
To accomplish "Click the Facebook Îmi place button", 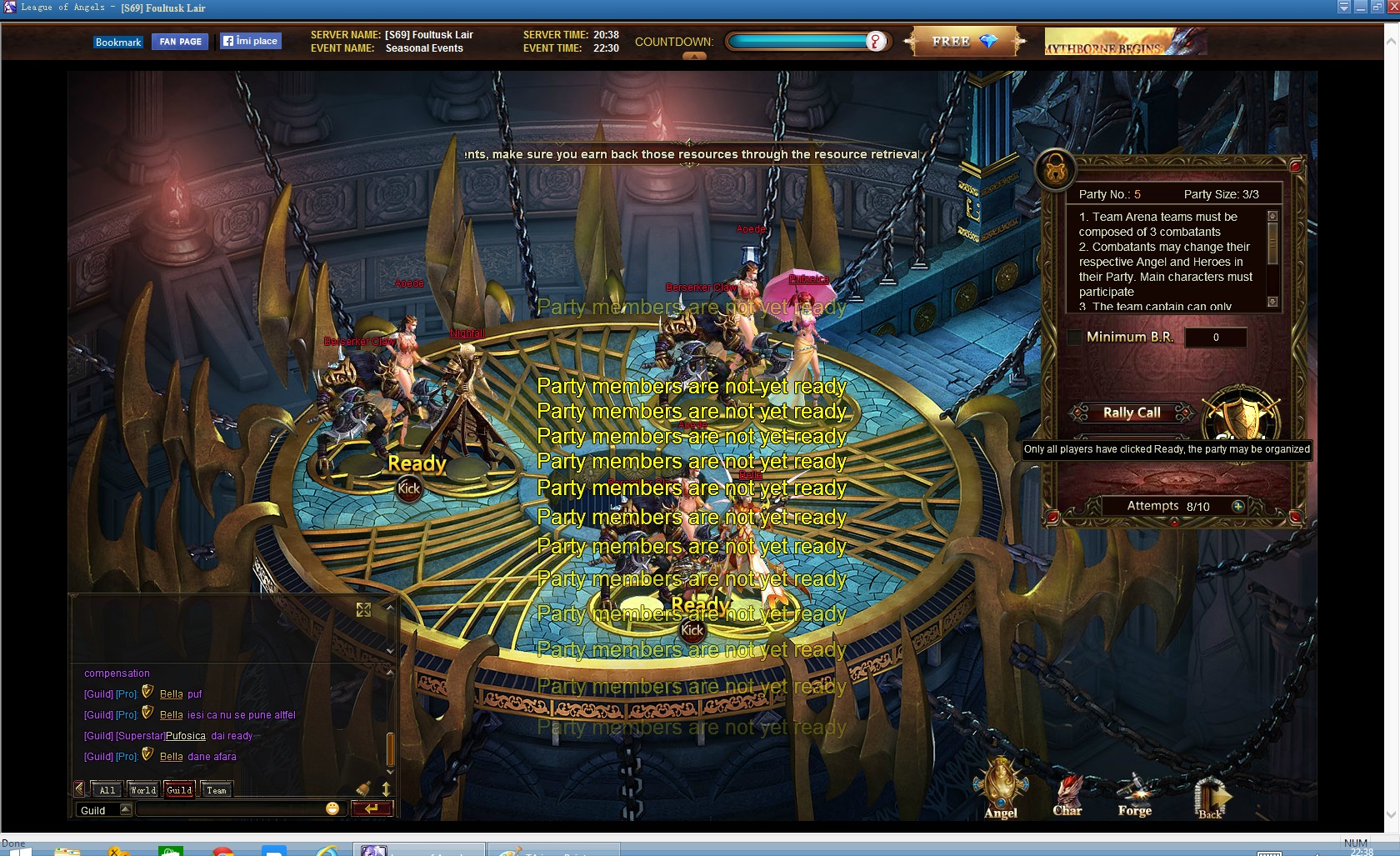I will tap(251, 41).
